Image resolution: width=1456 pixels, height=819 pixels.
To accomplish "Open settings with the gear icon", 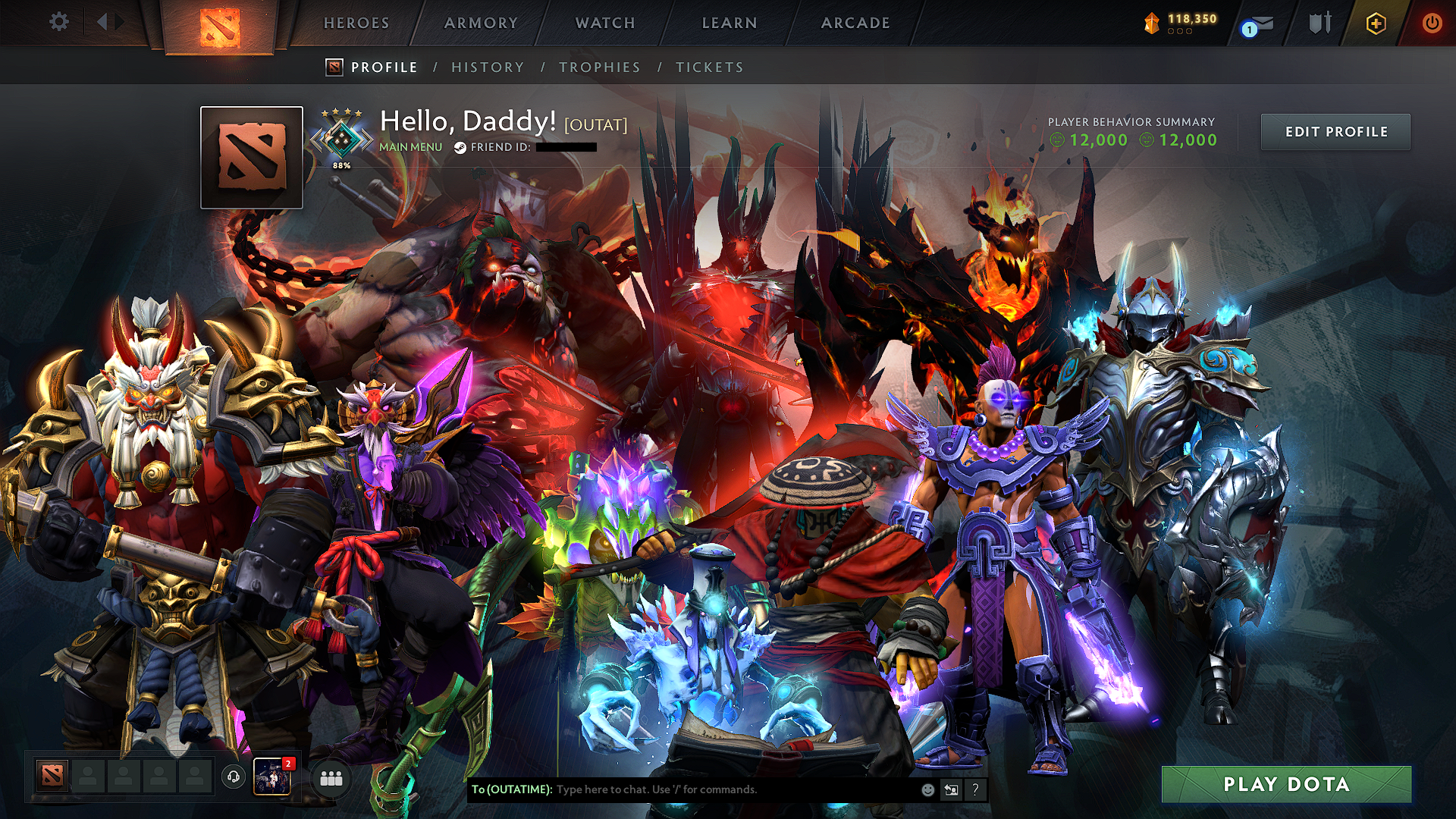I will click(59, 22).
